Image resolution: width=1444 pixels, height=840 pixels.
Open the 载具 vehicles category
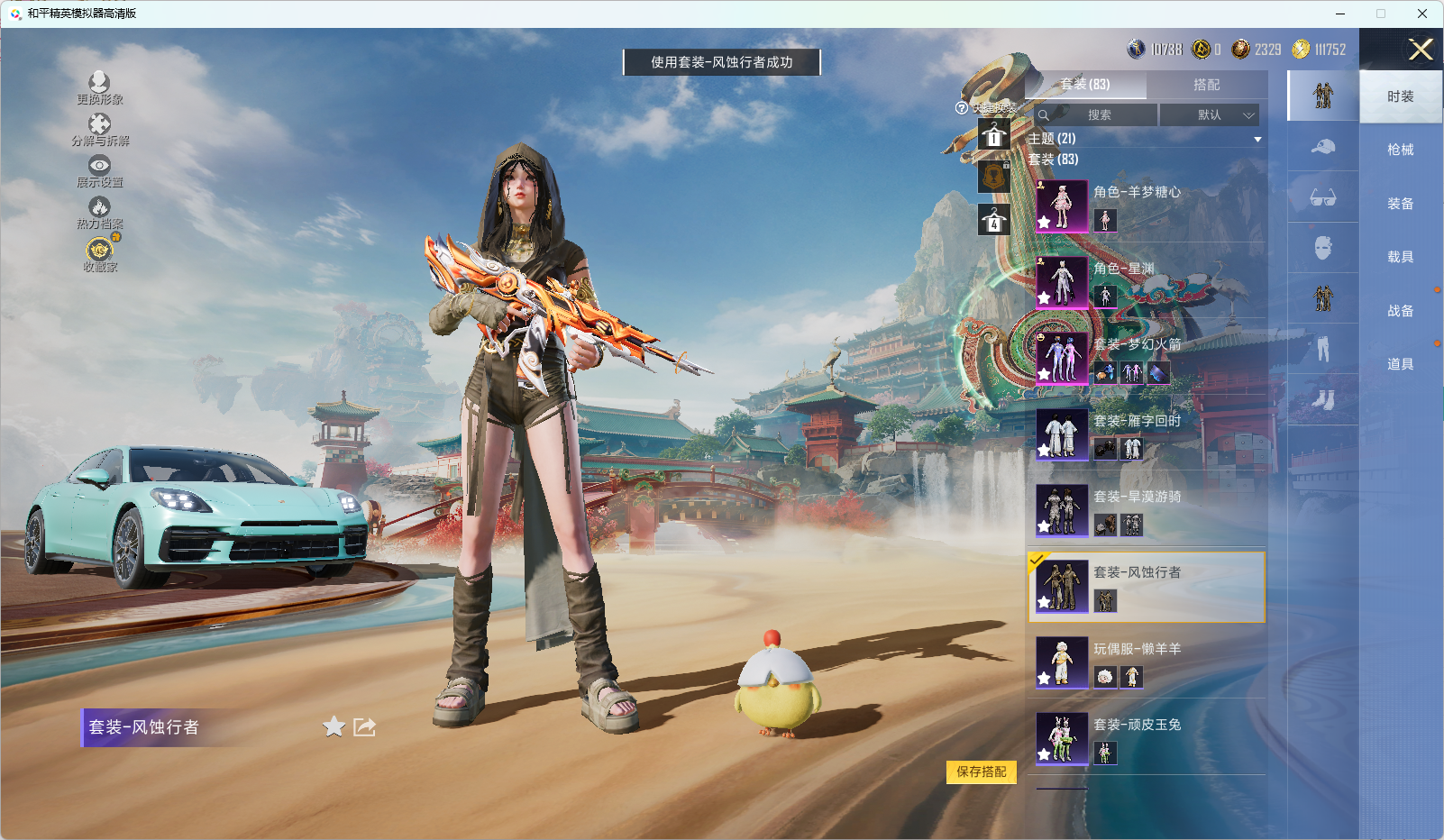coord(1400,258)
